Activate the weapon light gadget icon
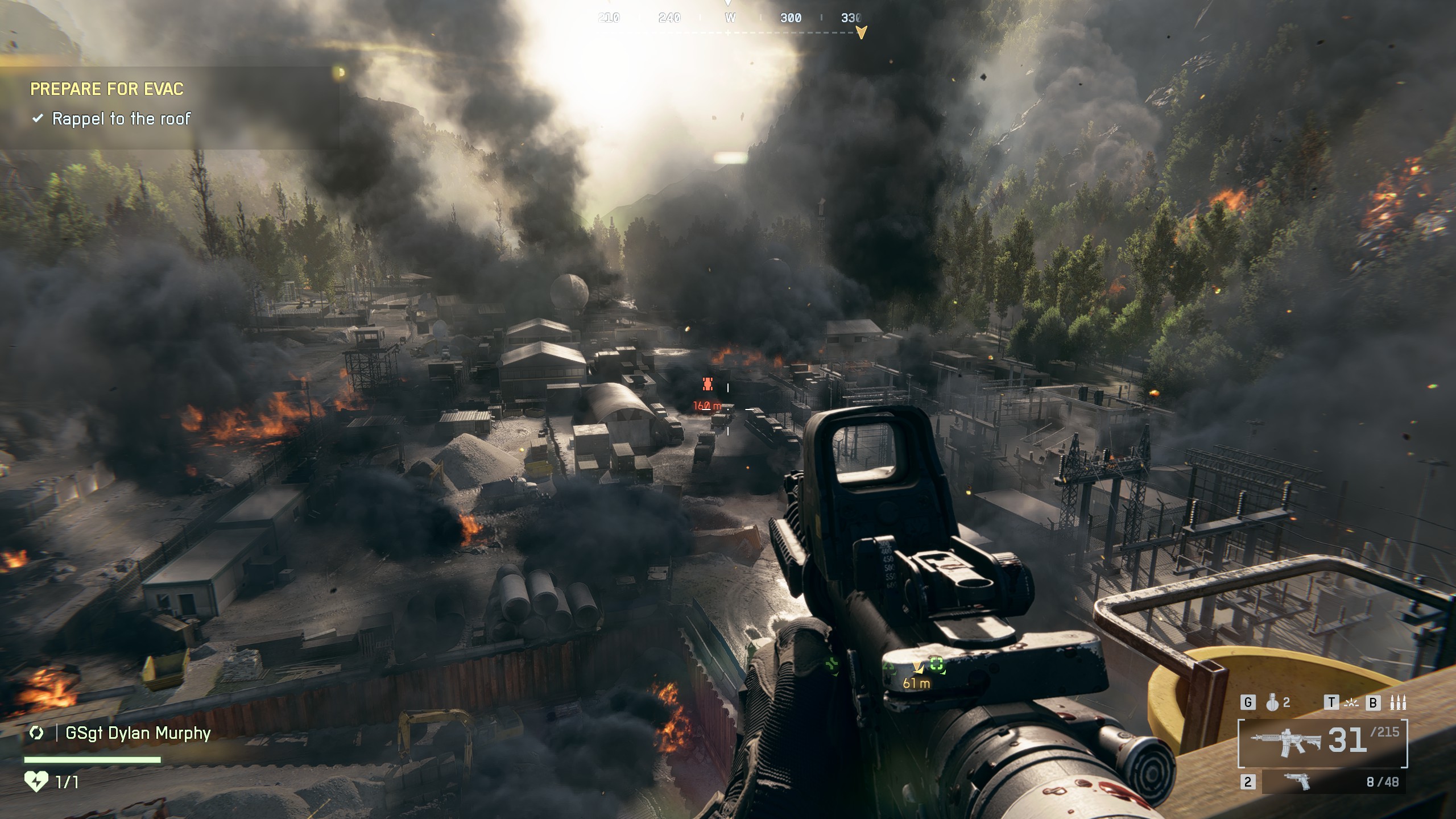Screen dimensions: 1456x819 pos(1351,703)
